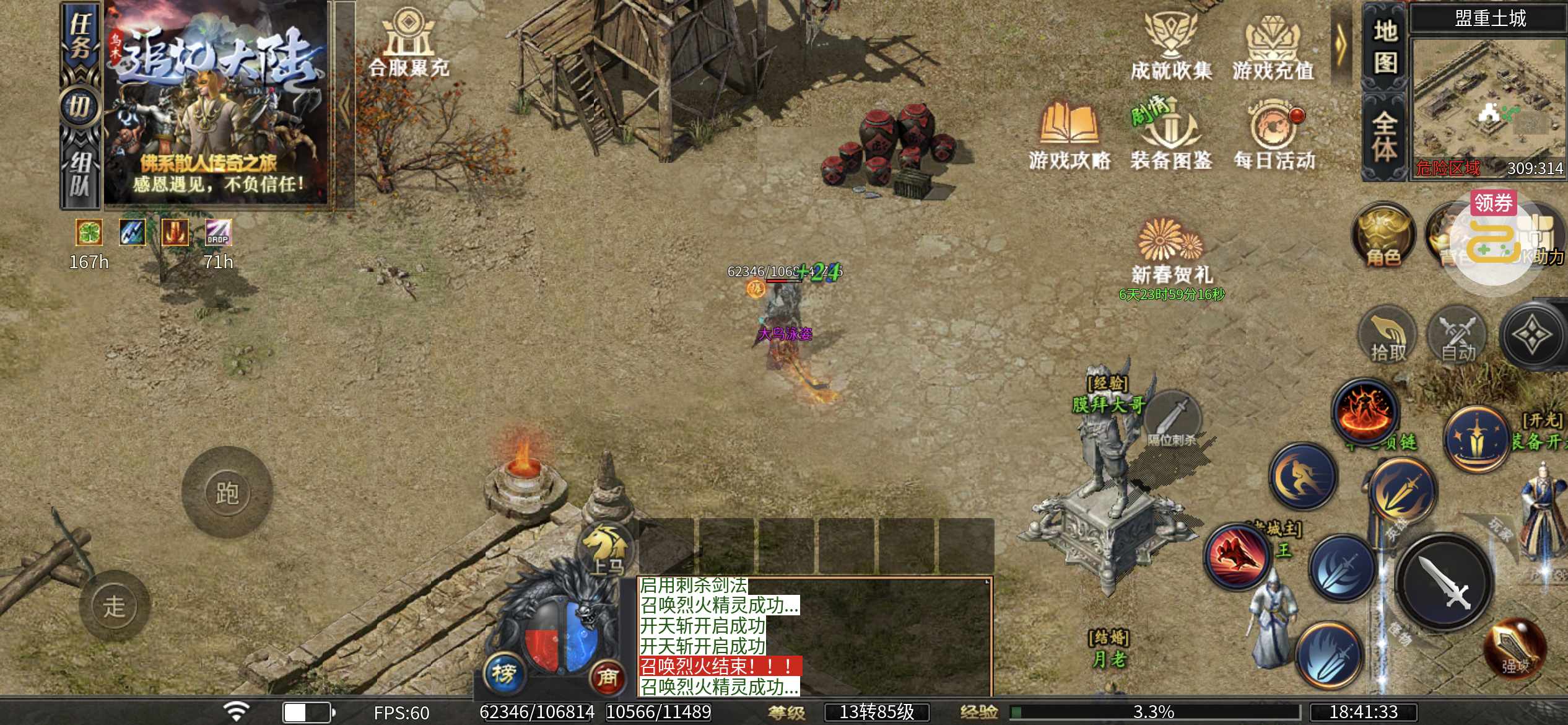Open the 地图 map button
This screenshot has height=725, width=1568.
point(1385,46)
